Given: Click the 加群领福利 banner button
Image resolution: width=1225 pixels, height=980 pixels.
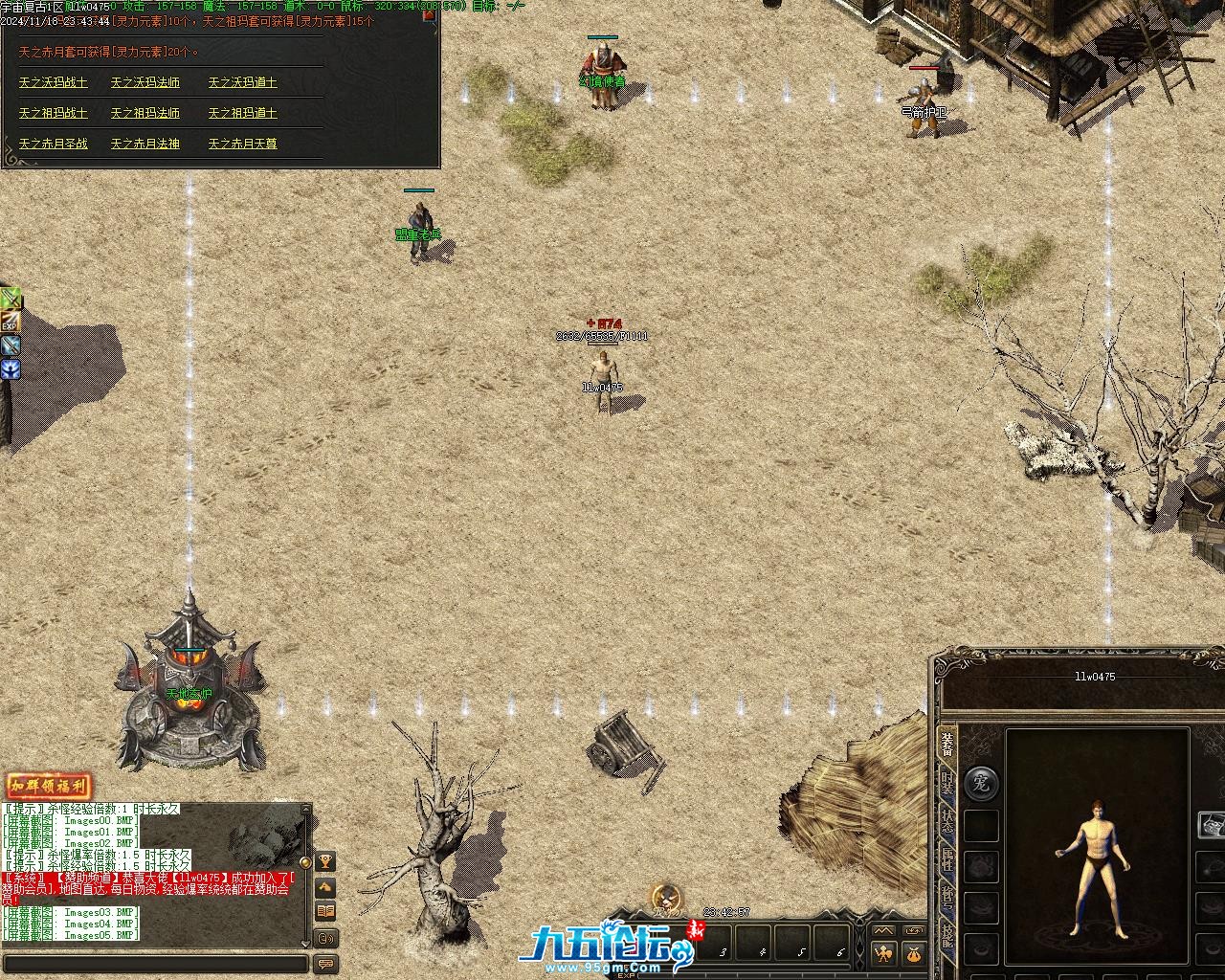Looking at the screenshot, I should tap(49, 787).
